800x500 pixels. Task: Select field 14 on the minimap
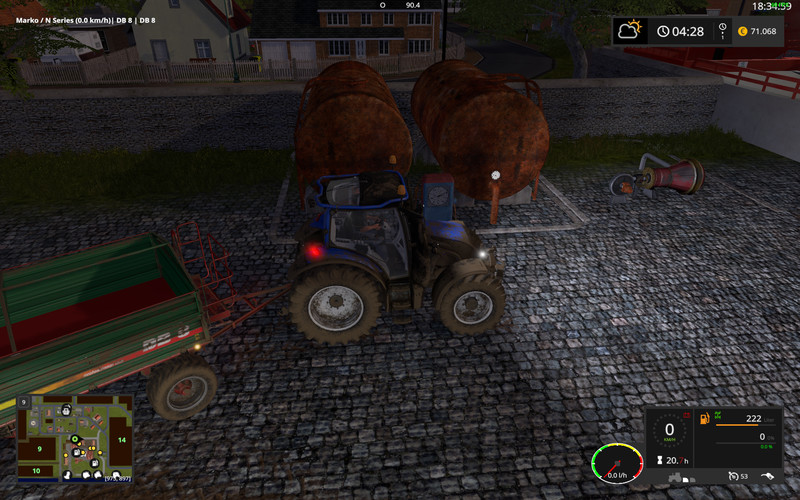coord(120,439)
